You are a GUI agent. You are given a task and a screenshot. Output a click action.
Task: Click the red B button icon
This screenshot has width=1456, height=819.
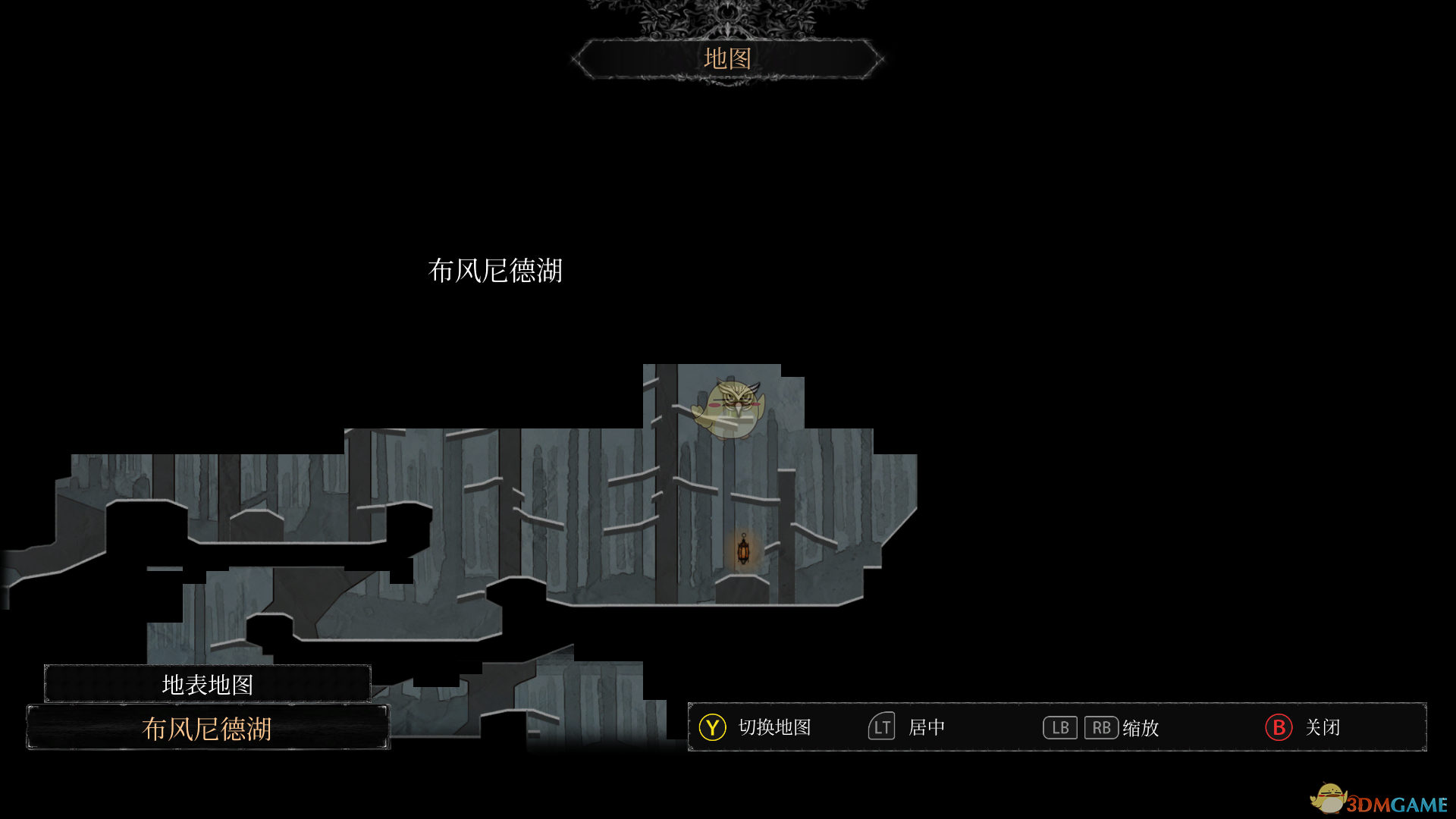pyautogui.click(x=1278, y=727)
